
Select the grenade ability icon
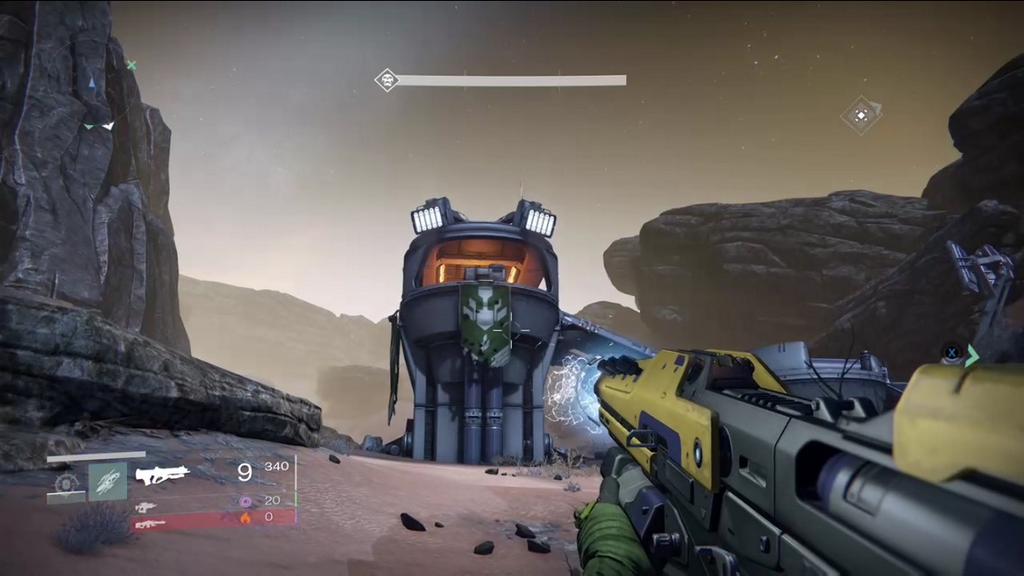point(66,482)
